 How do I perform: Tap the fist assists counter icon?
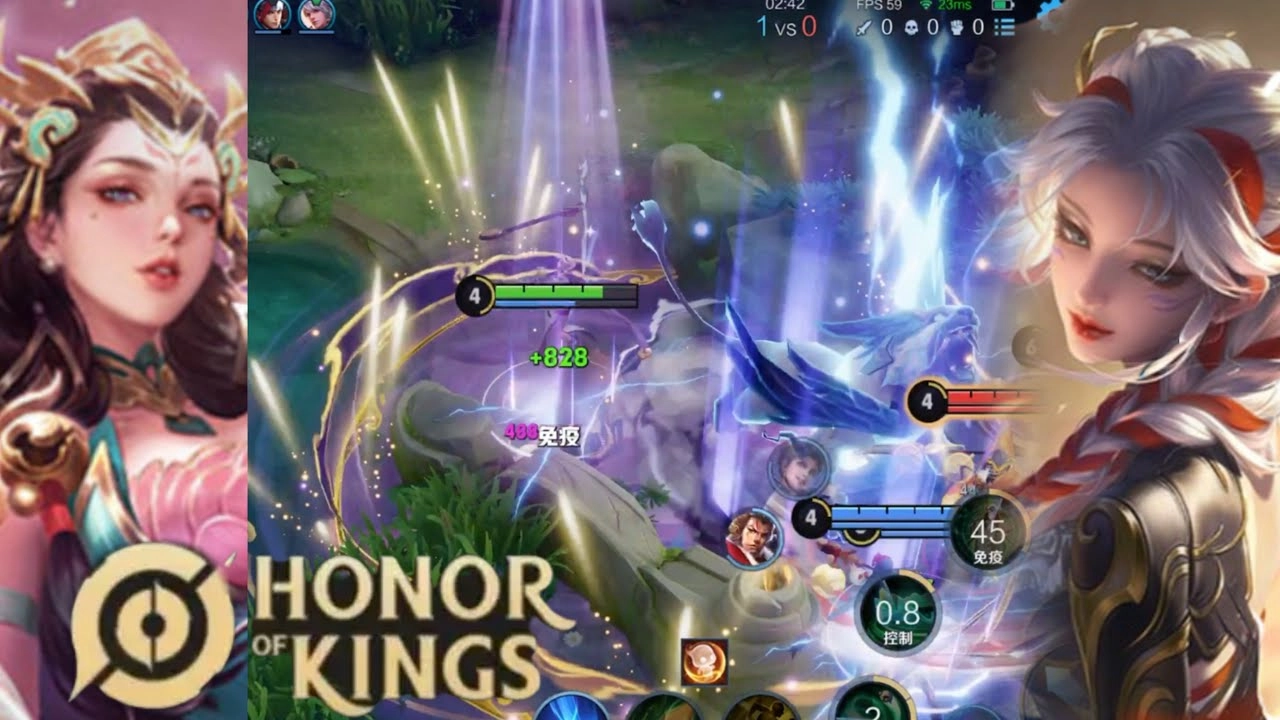click(957, 27)
